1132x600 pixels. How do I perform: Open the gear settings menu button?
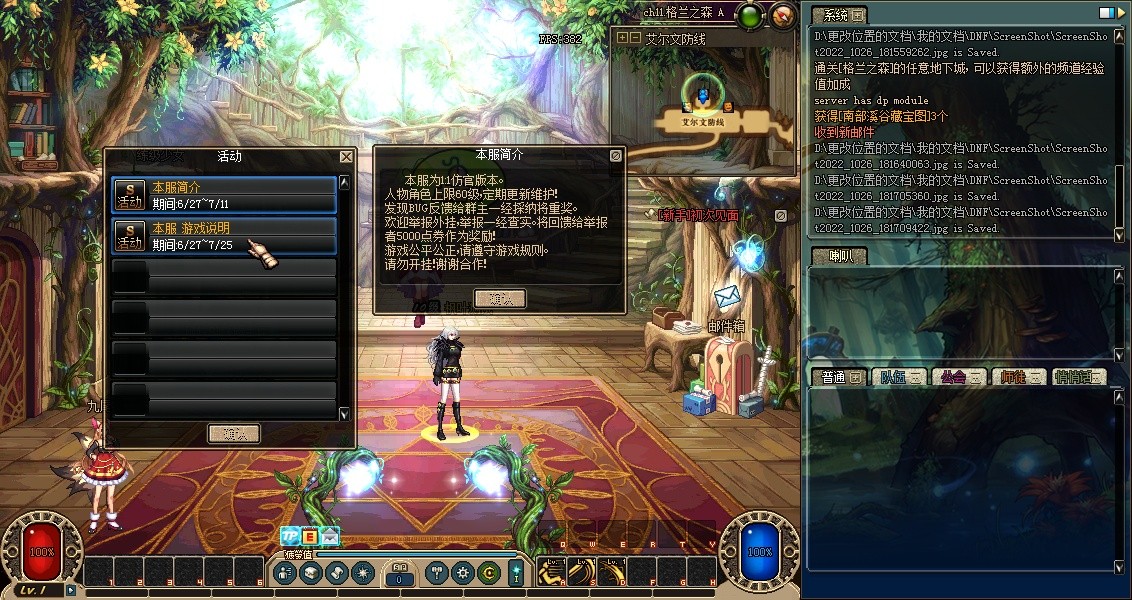[x=462, y=573]
